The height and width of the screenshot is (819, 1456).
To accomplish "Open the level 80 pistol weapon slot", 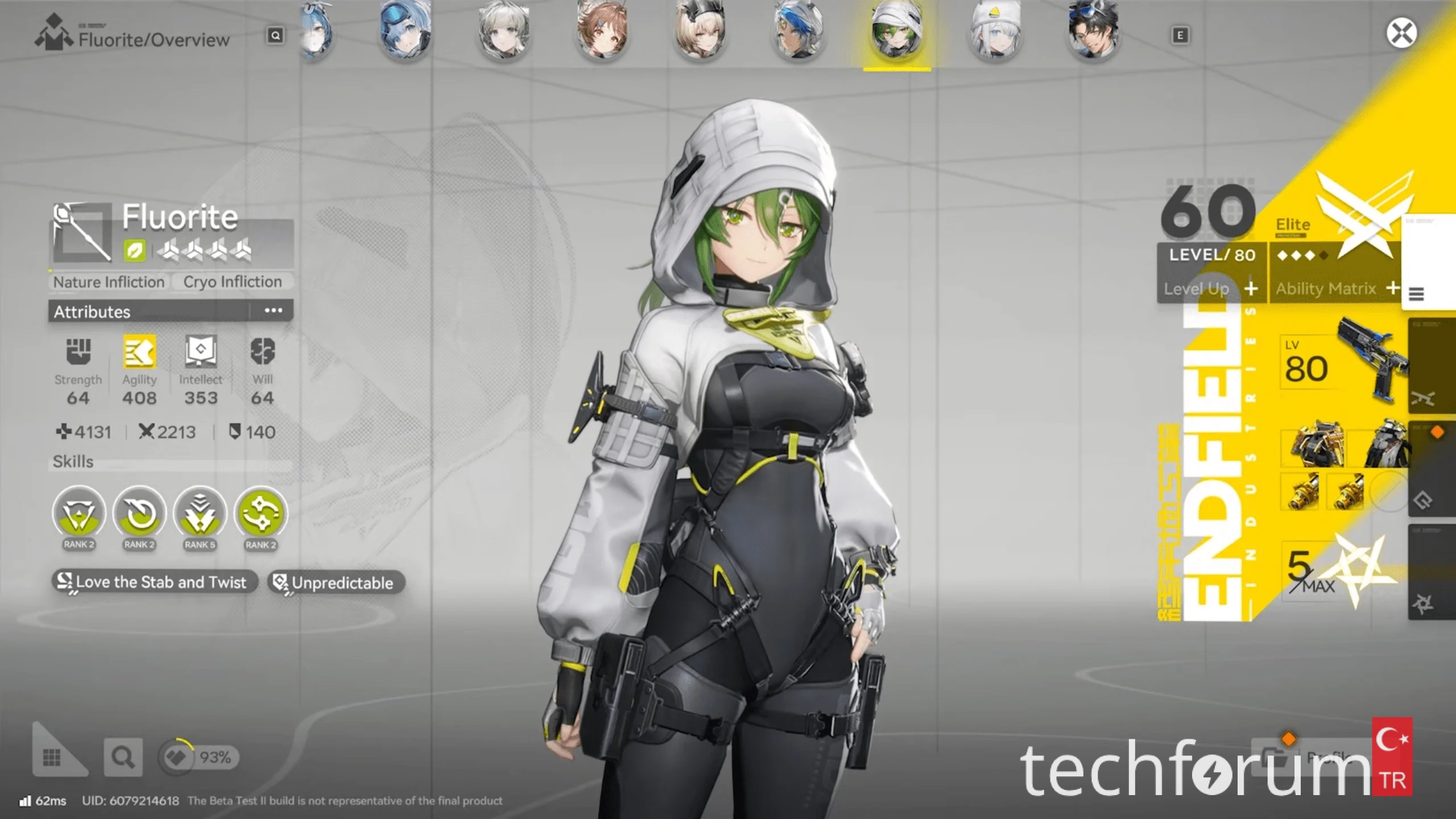I will click(x=1342, y=363).
